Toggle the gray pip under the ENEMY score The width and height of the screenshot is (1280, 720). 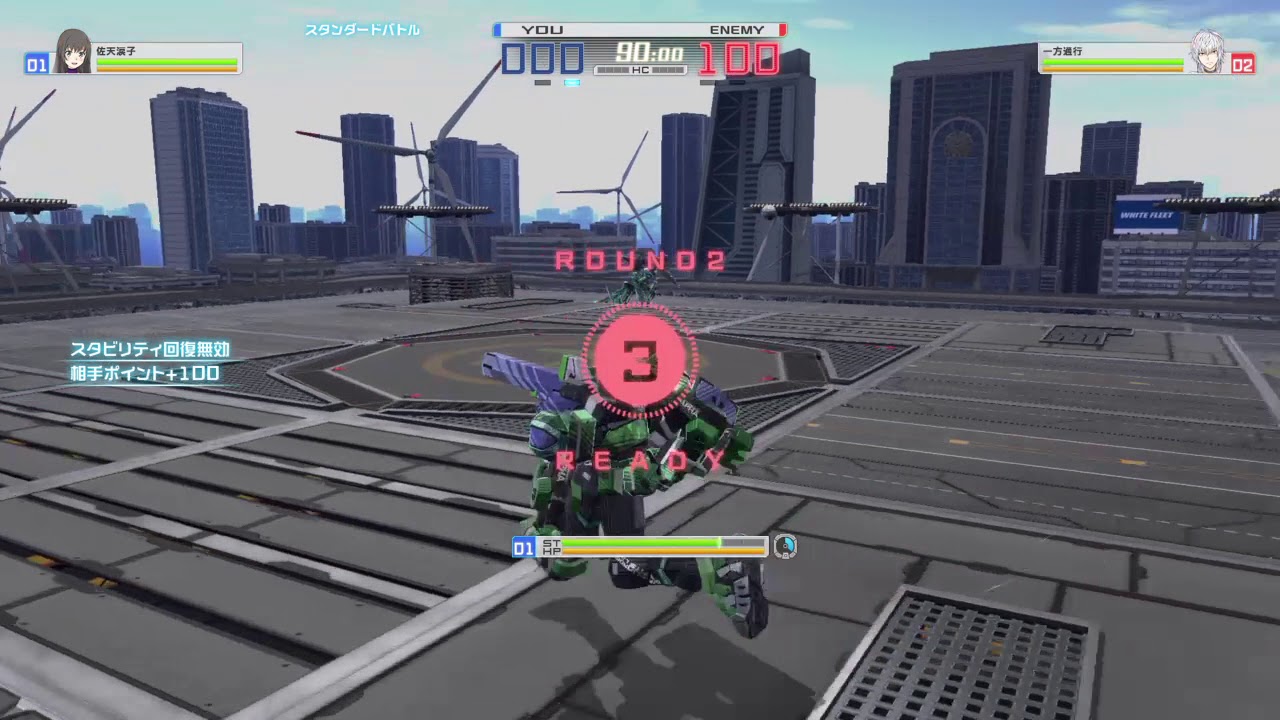[705, 82]
